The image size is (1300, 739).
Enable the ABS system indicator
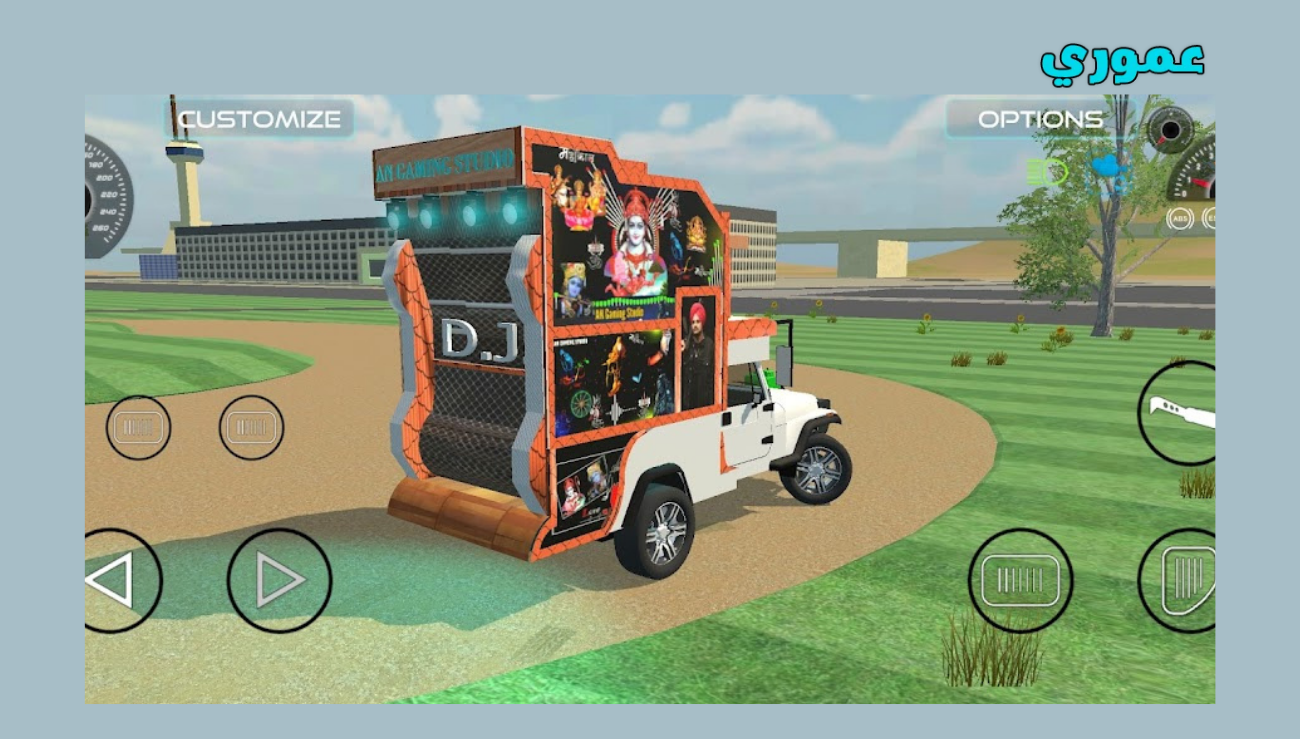(x=1178, y=219)
